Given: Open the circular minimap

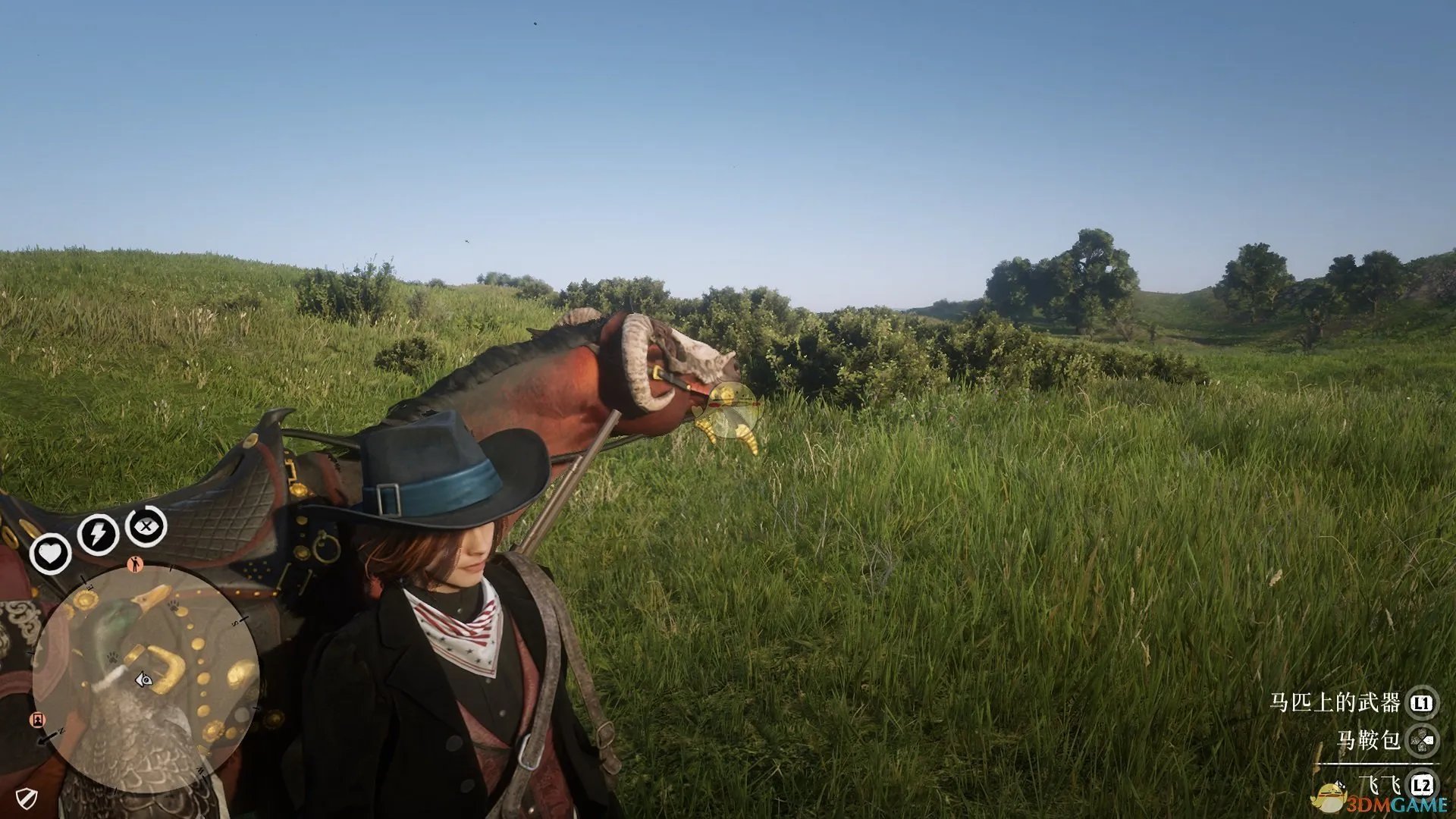Looking at the screenshot, I should (x=146, y=679).
